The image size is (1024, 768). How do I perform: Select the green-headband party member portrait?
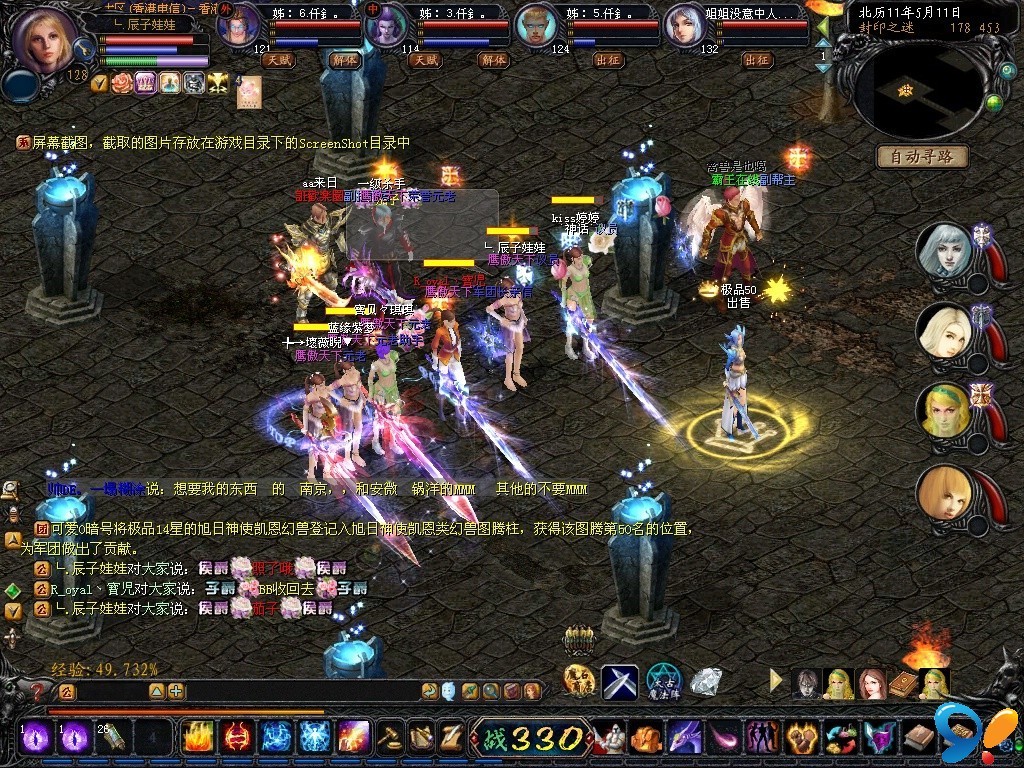point(944,410)
